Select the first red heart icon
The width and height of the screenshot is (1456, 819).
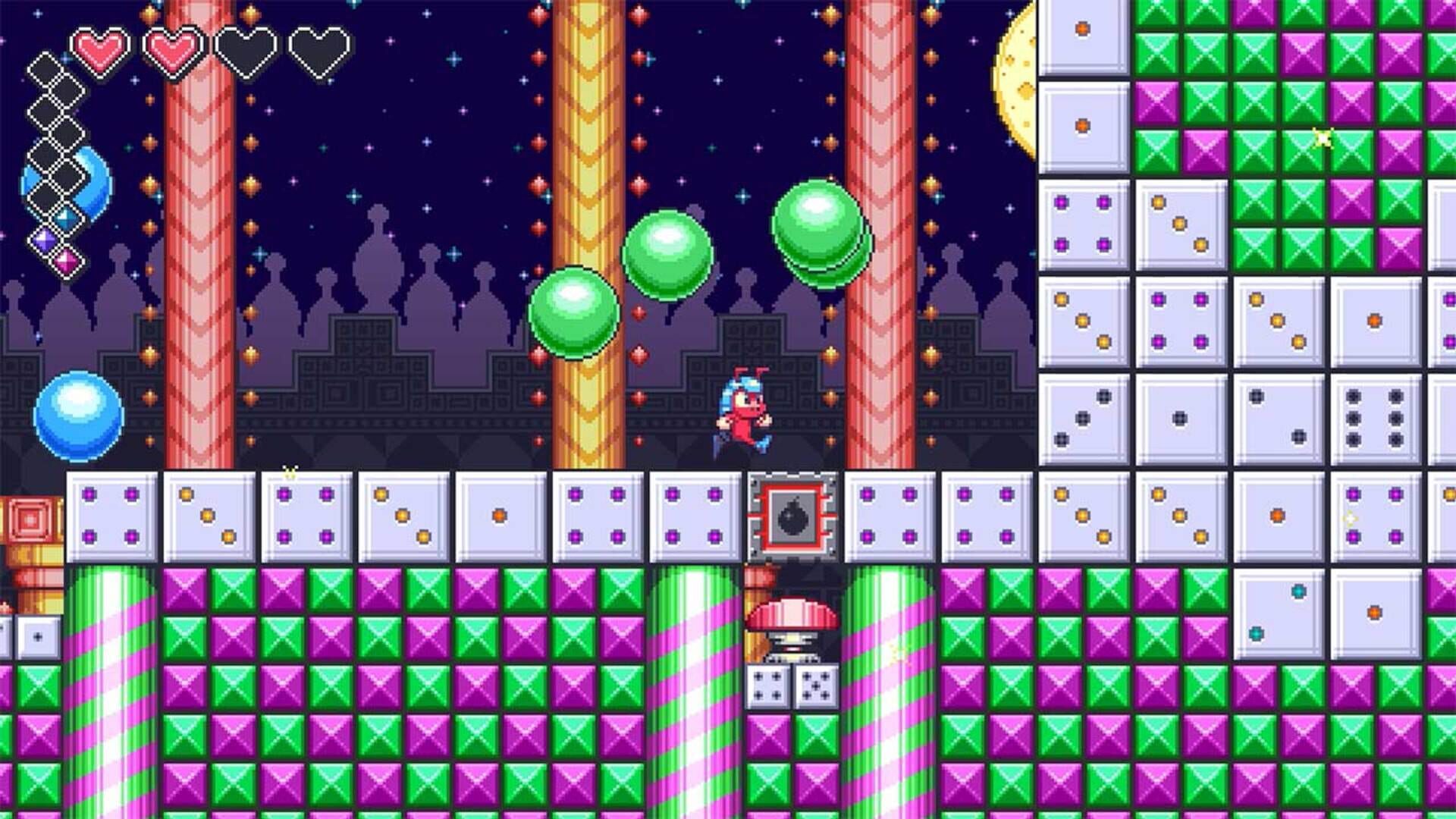click(99, 52)
